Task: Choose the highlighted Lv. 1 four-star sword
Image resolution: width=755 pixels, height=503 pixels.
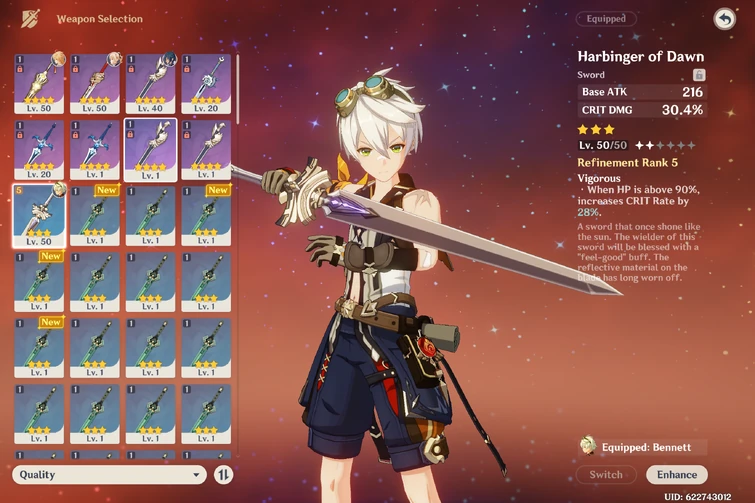Action: [x=151, y=149]
